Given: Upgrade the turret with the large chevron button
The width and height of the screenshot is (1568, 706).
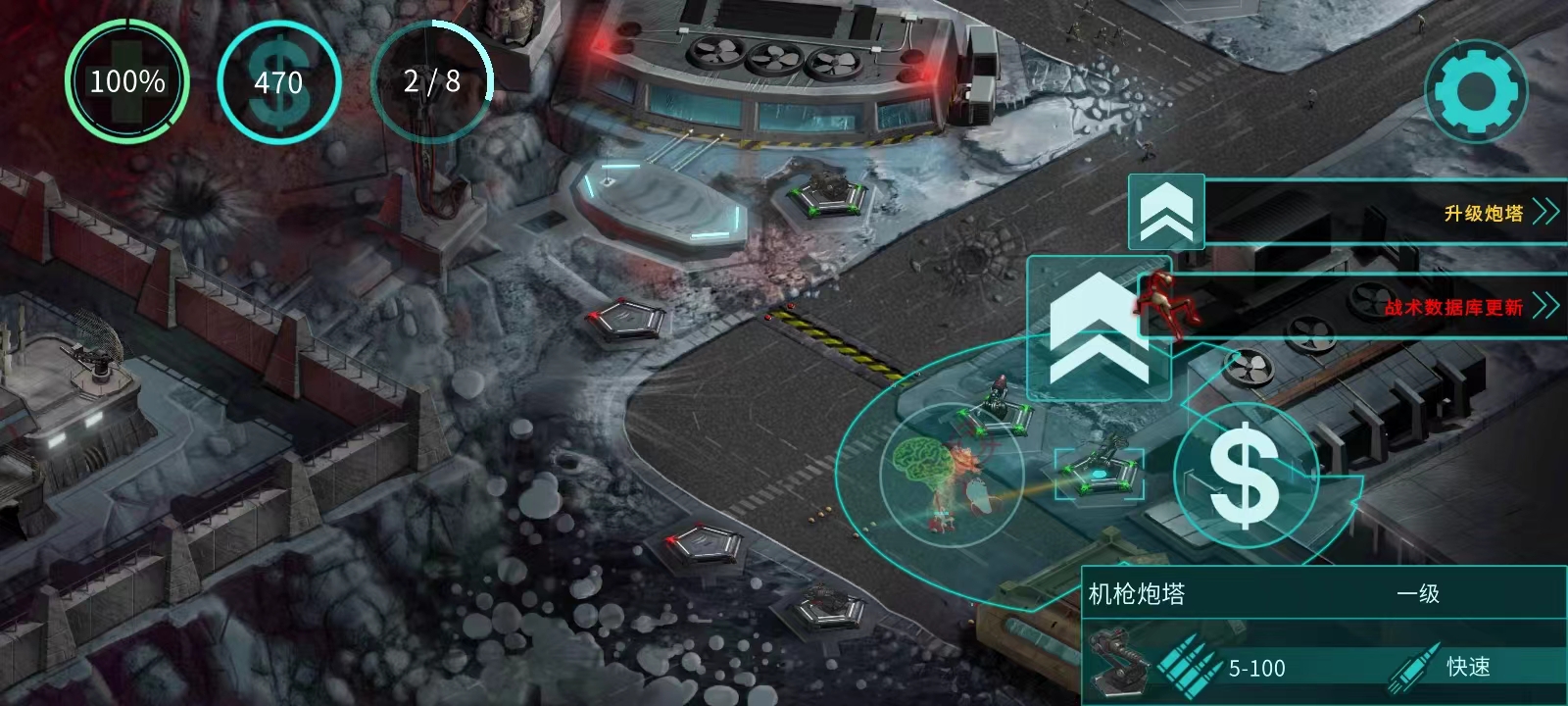Looking at the screenshot, I should pyautogui.click(x=1099, y=328).
